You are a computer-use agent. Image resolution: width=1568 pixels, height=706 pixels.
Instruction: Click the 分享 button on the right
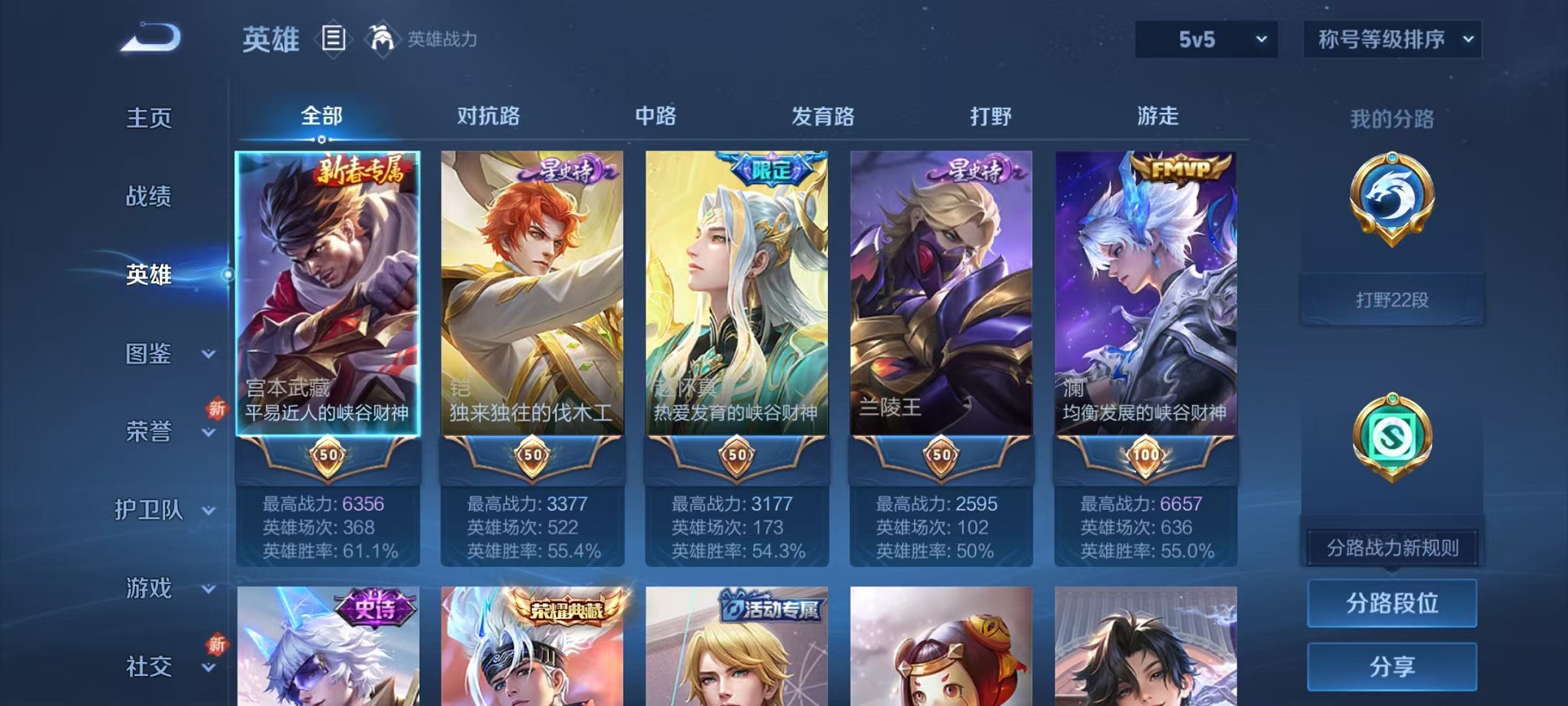coord(1391,666)
